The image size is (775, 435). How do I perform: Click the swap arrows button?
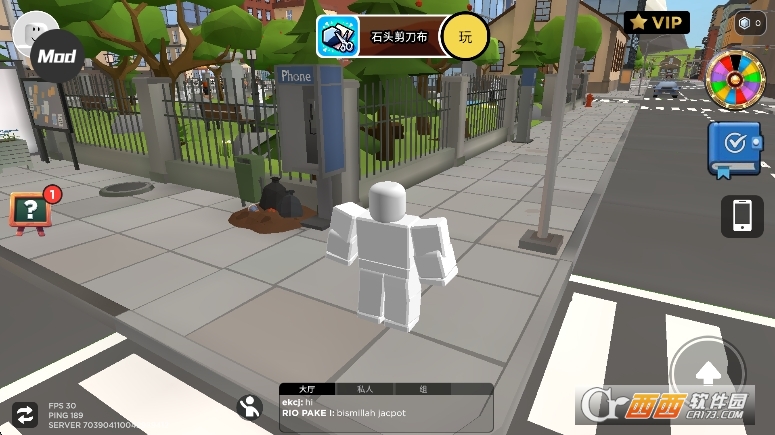tap(22, 413)
